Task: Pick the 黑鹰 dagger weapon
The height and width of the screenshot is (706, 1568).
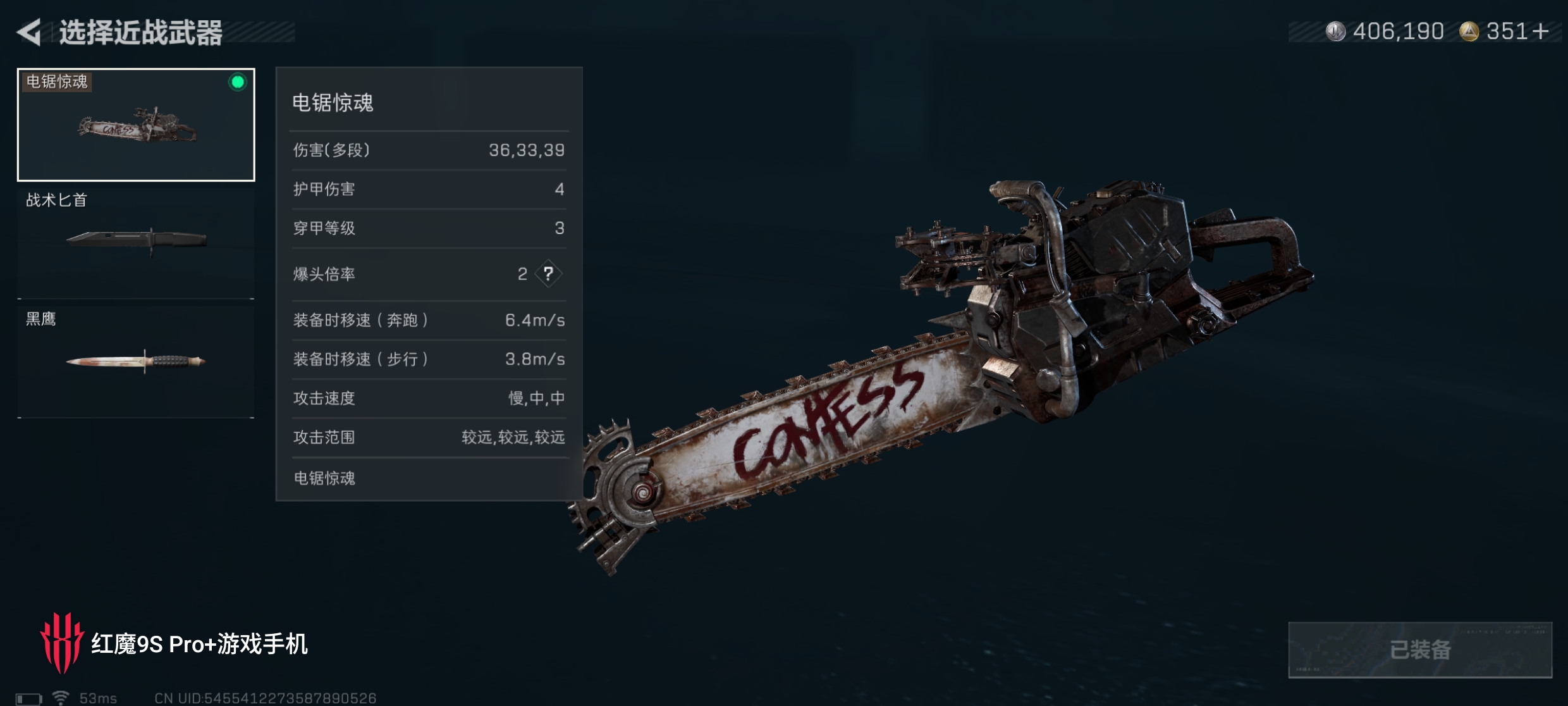Action: [136, 361]
